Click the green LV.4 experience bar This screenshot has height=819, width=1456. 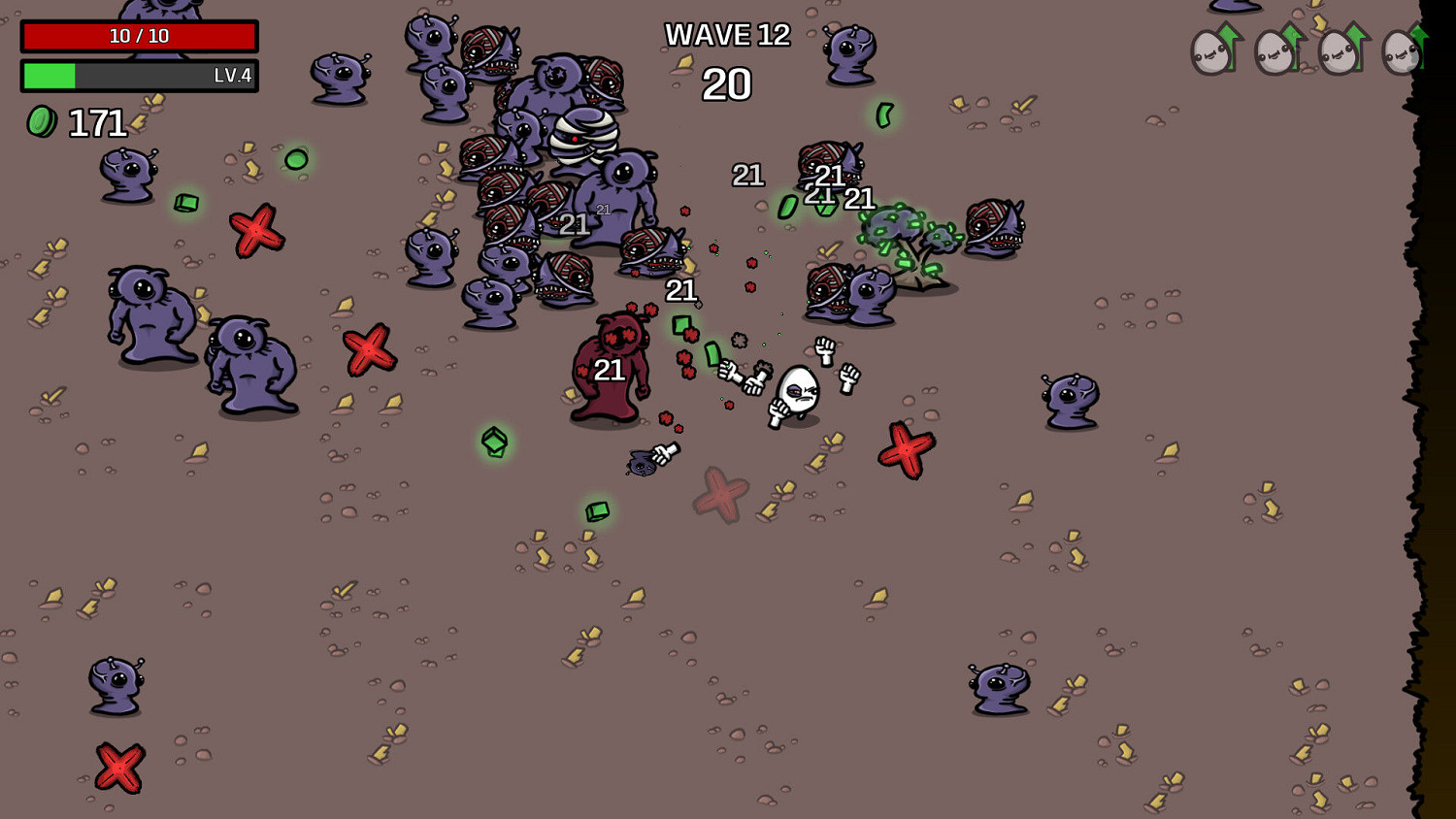click(x=139, y=76)
